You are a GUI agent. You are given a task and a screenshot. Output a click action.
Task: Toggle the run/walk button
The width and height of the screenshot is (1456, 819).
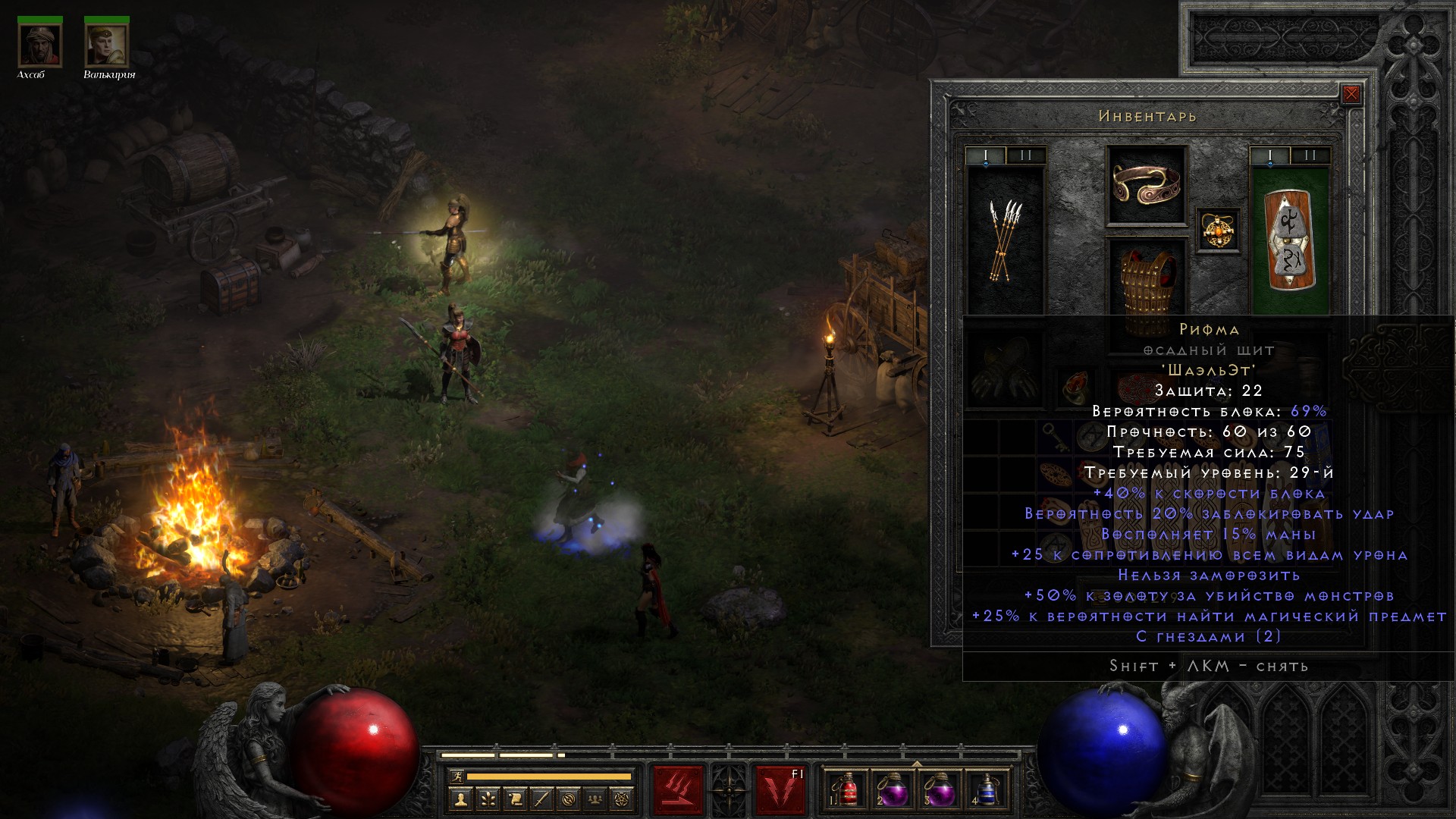coord(456,777)
